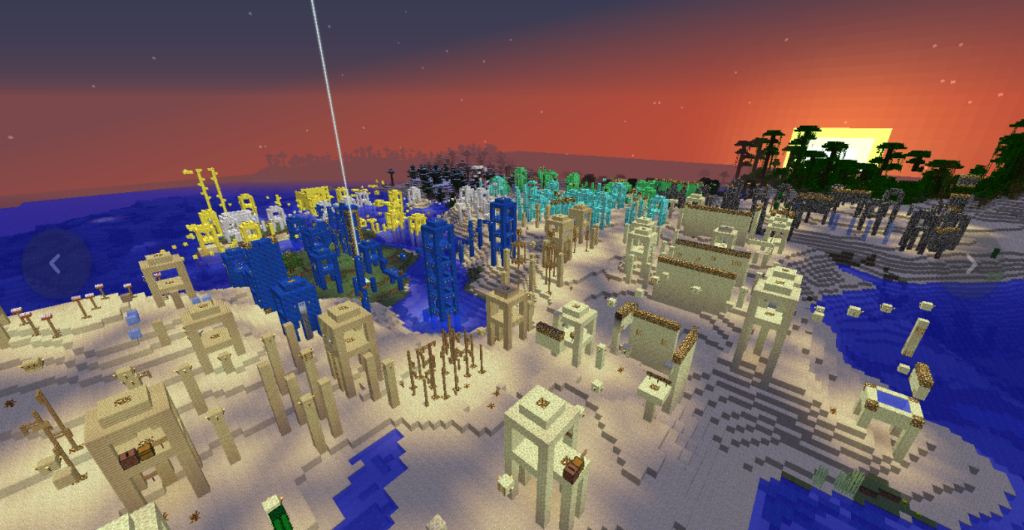Go to the previous screenshot with left arrow
The width and height of the screenshot is (1024, 530).
click(x=56, y=264)
